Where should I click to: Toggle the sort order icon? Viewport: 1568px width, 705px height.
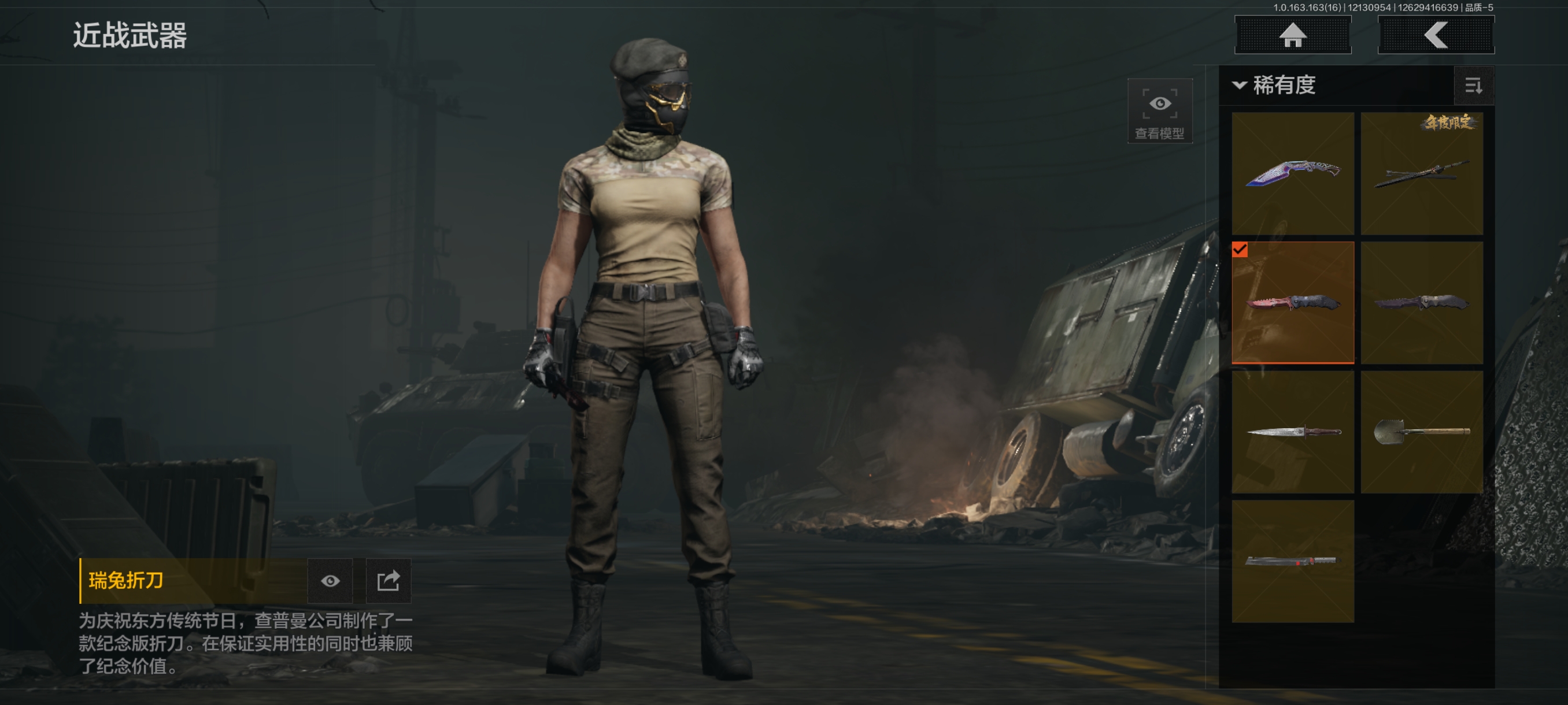[1473, 86]
